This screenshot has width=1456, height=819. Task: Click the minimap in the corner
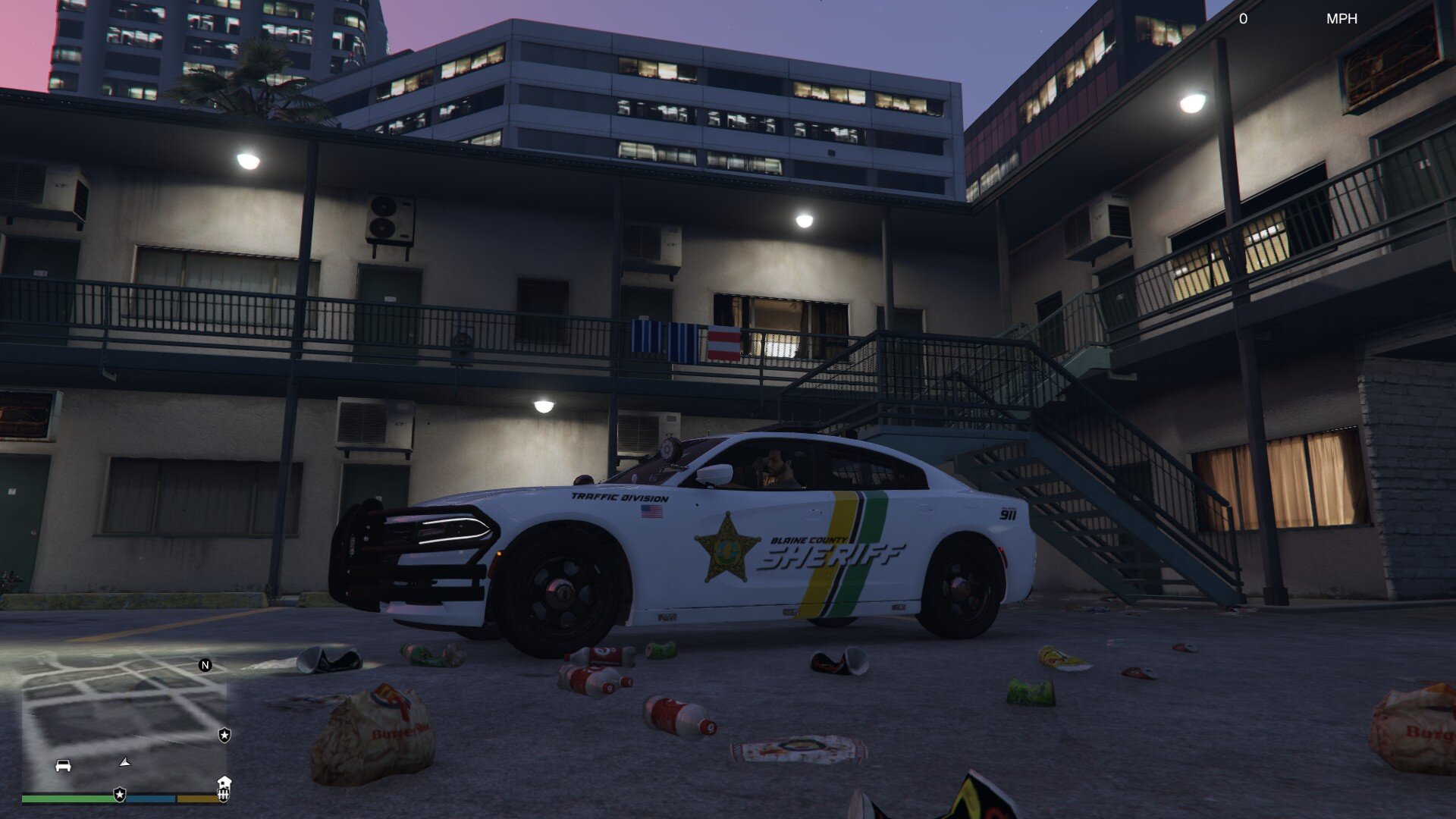tap(125, 724)
